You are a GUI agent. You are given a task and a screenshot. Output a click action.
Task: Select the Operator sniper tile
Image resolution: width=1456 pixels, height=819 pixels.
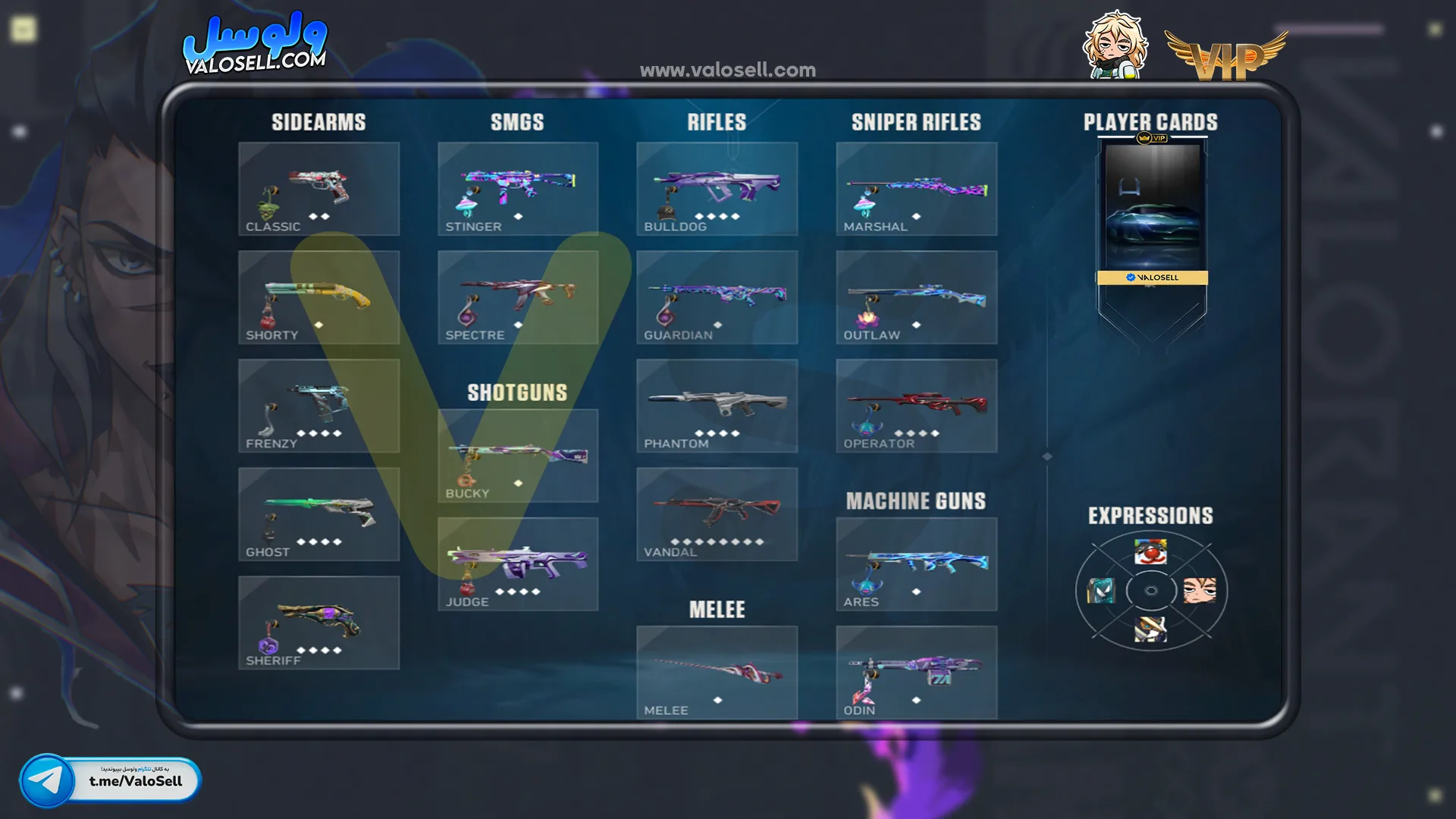tap(916, 406)
